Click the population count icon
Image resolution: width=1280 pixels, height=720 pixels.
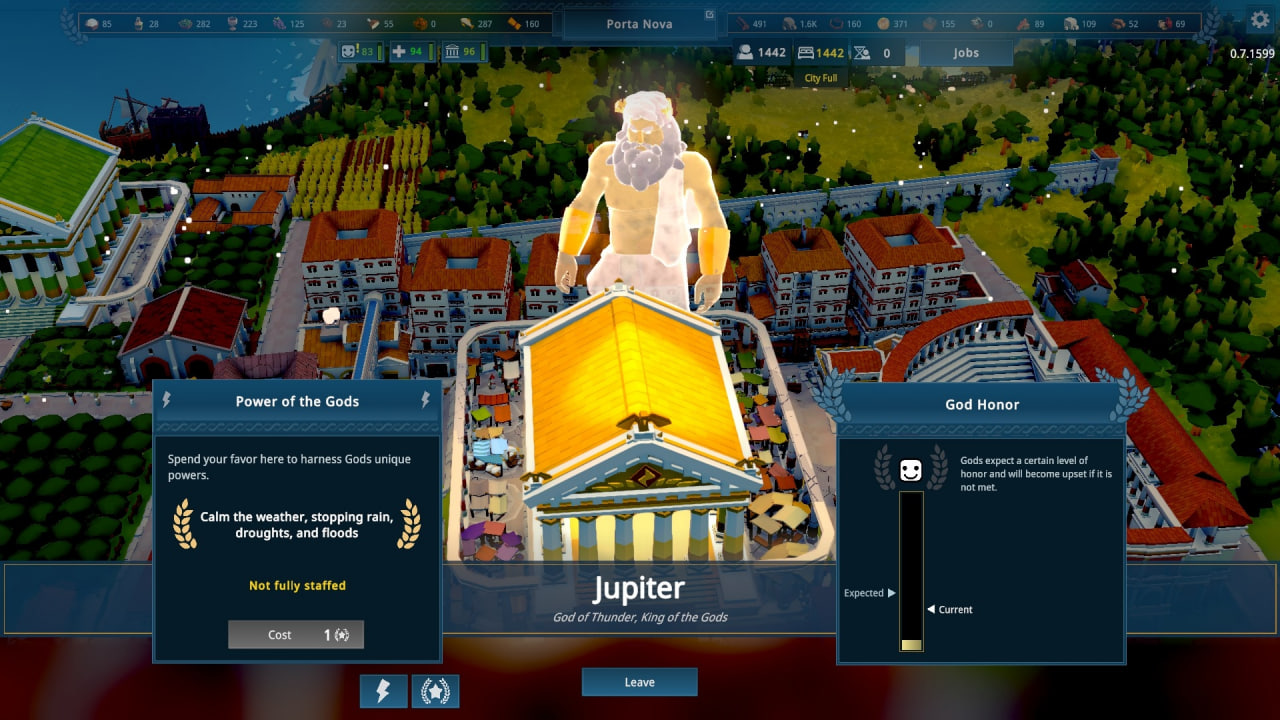pos(745,53)
